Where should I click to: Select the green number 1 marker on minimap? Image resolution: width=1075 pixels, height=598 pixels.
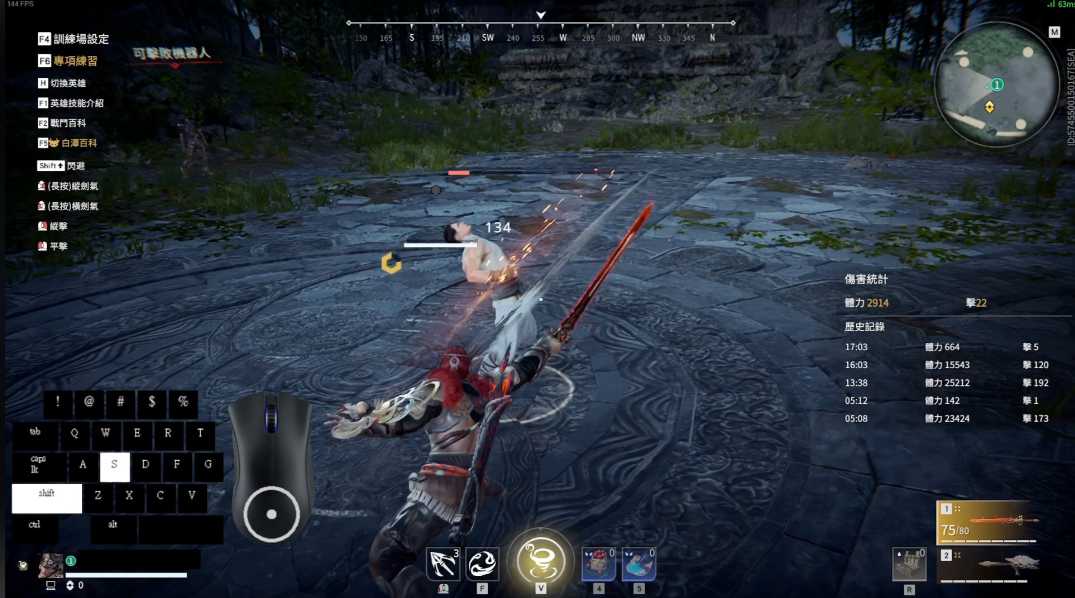click(x=997, y=85)
